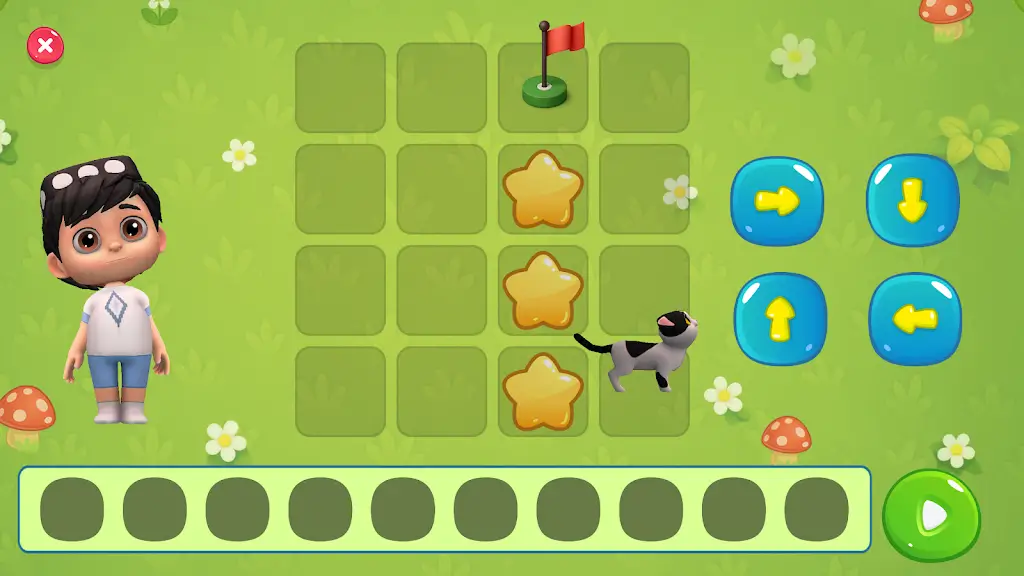Add a left arrow command
Image resolution: width=1024 pixels, height=576 pixels.
coord(915,319)
